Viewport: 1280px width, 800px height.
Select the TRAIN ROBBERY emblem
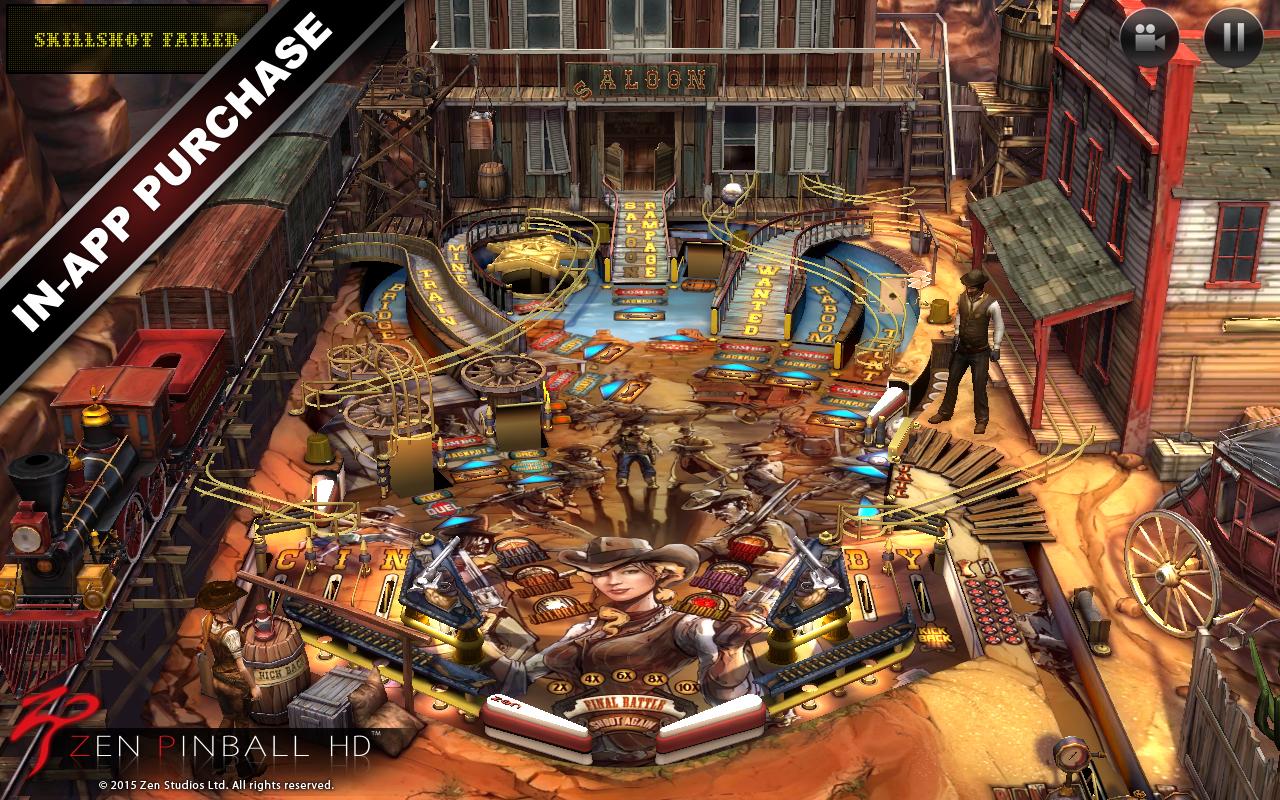pyautogui.click(x=540, y=581)
